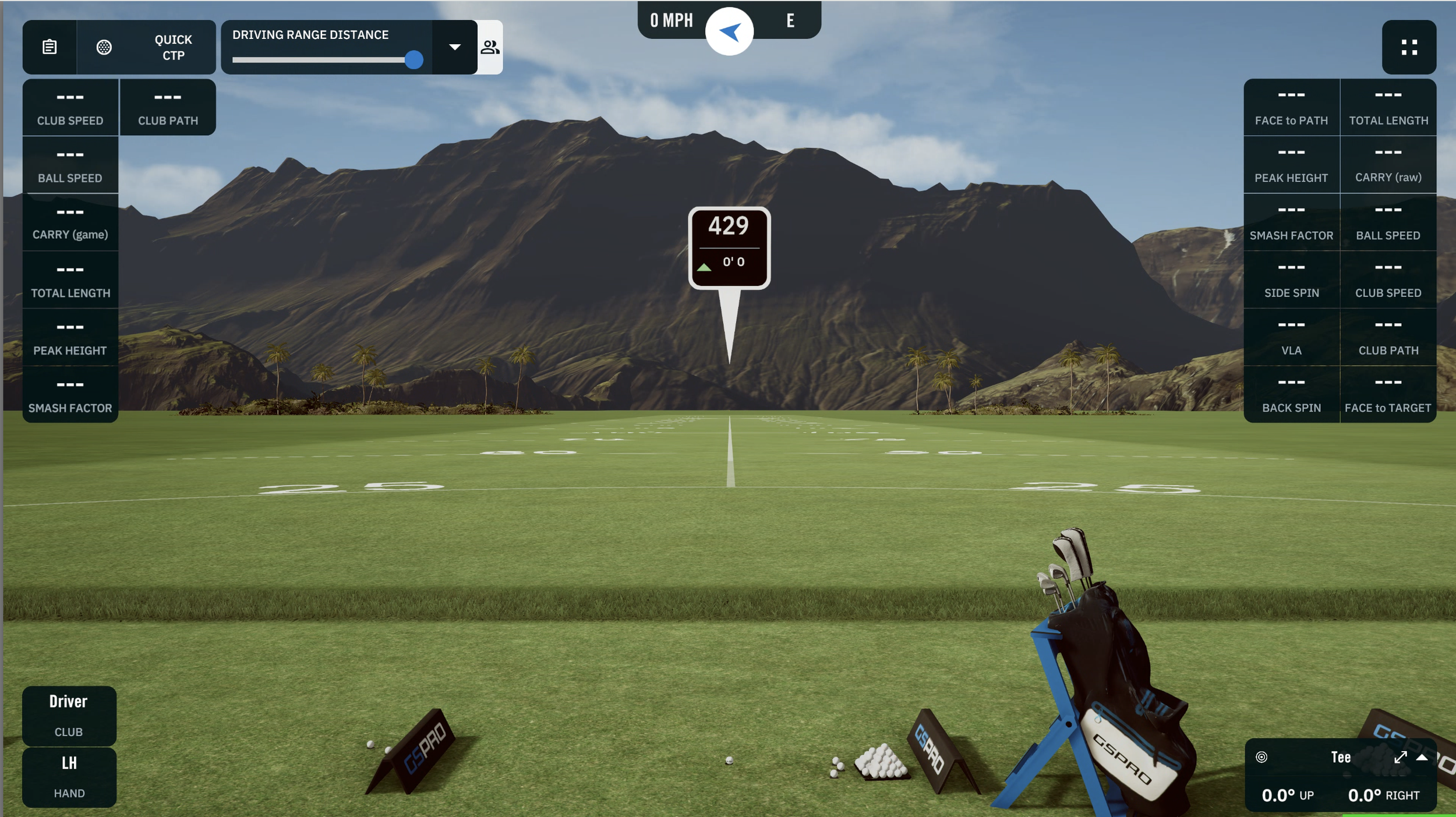This screenshot has height=817, width=1456.
Task: Open the players icon button
Action: (x=490, y=47)
